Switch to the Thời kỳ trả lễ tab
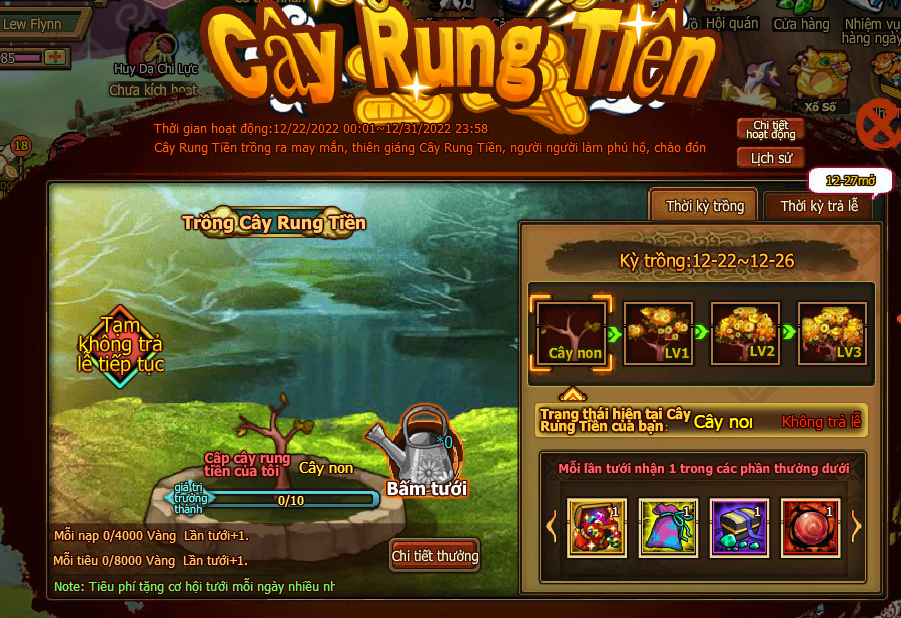 [x=818, y=206]
